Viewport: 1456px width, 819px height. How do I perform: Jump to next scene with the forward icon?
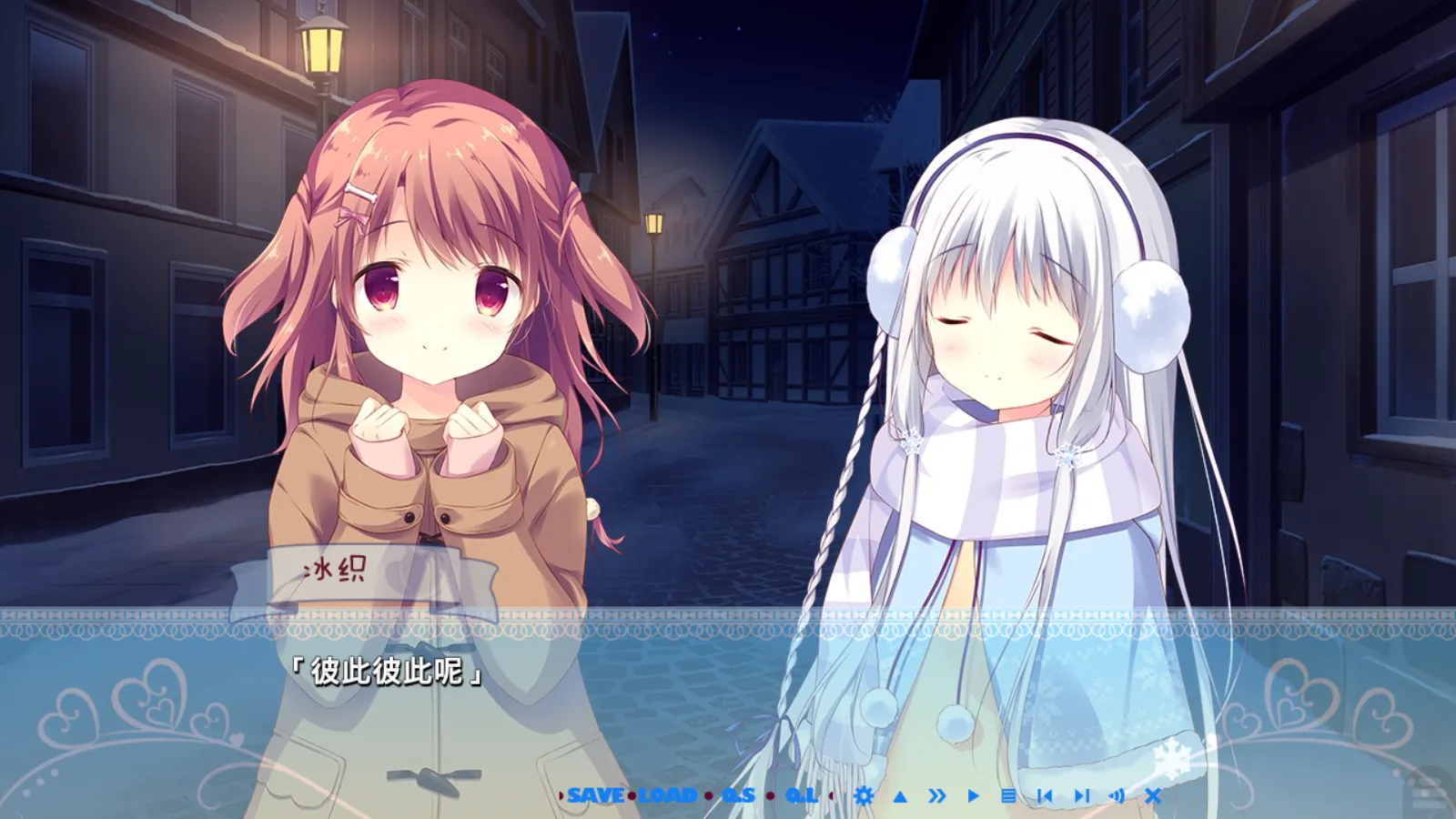1081,795
